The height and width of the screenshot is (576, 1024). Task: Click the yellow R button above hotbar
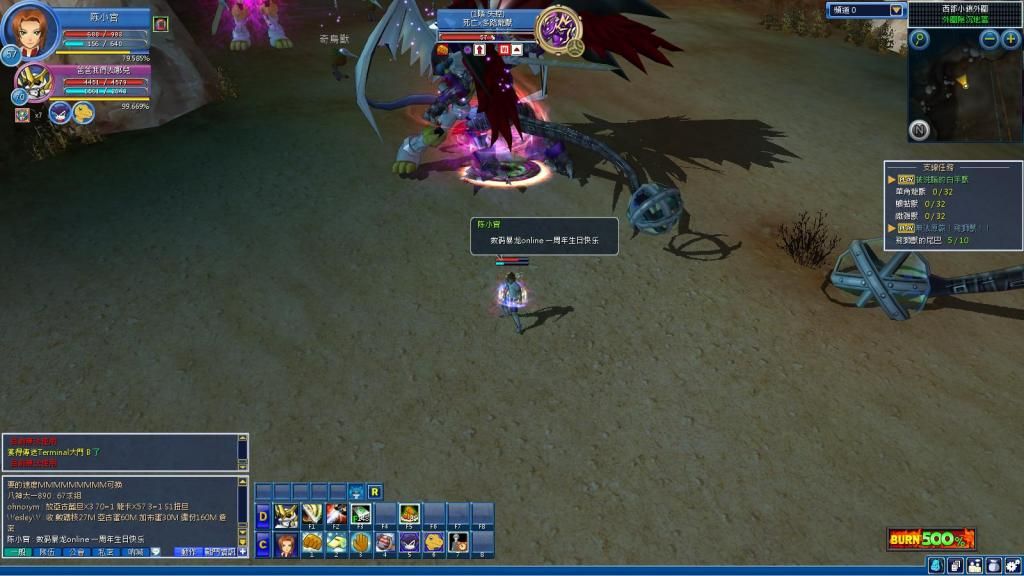[374, 491]
